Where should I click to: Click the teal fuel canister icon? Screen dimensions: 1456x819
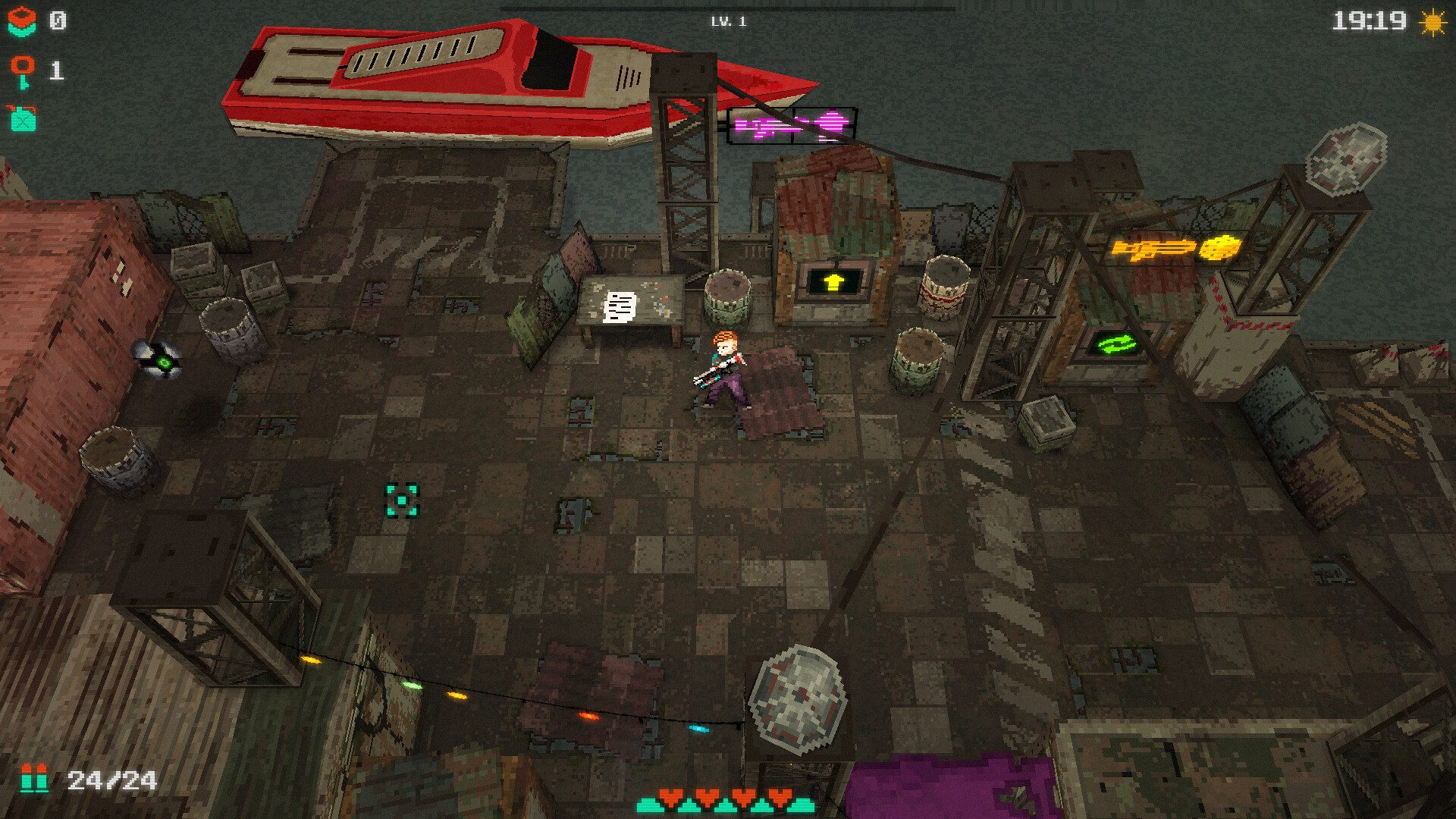pyautogui.click(x=23, y=120)
